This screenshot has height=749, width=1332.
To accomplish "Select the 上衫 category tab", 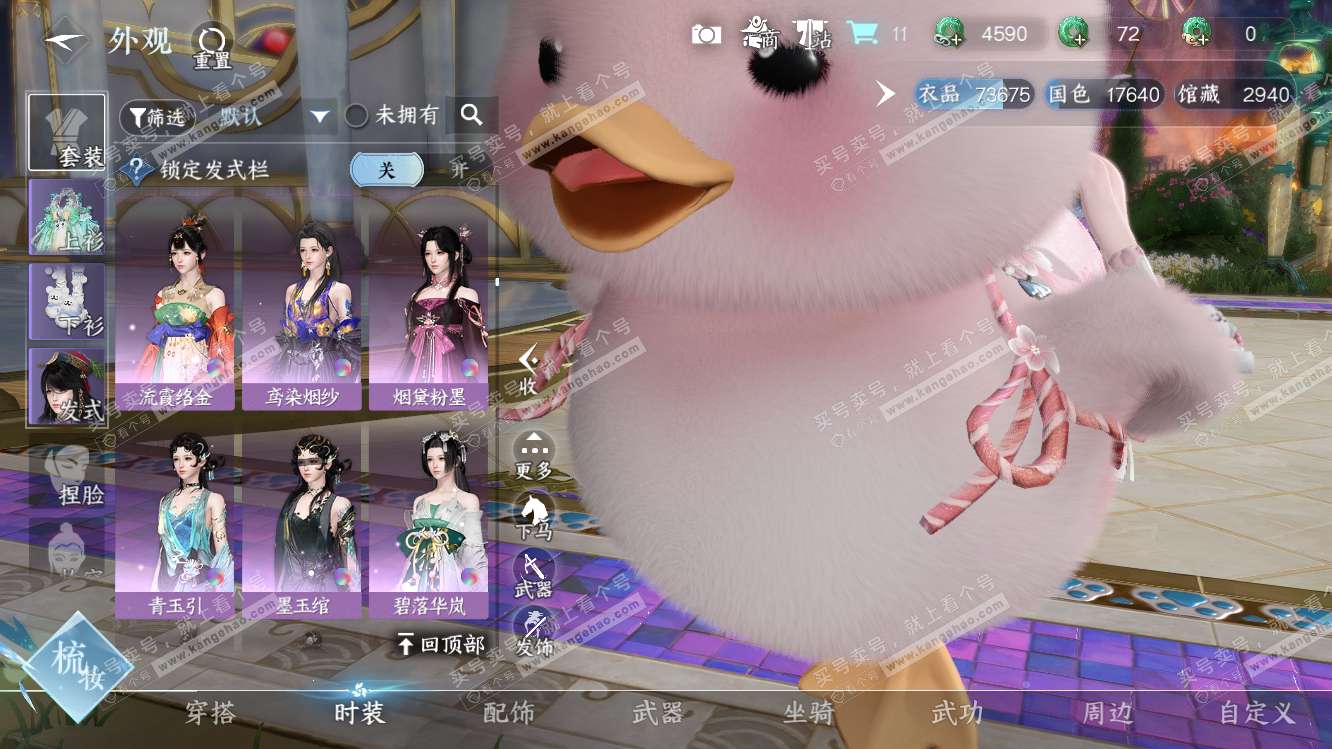I will point(67,217).
